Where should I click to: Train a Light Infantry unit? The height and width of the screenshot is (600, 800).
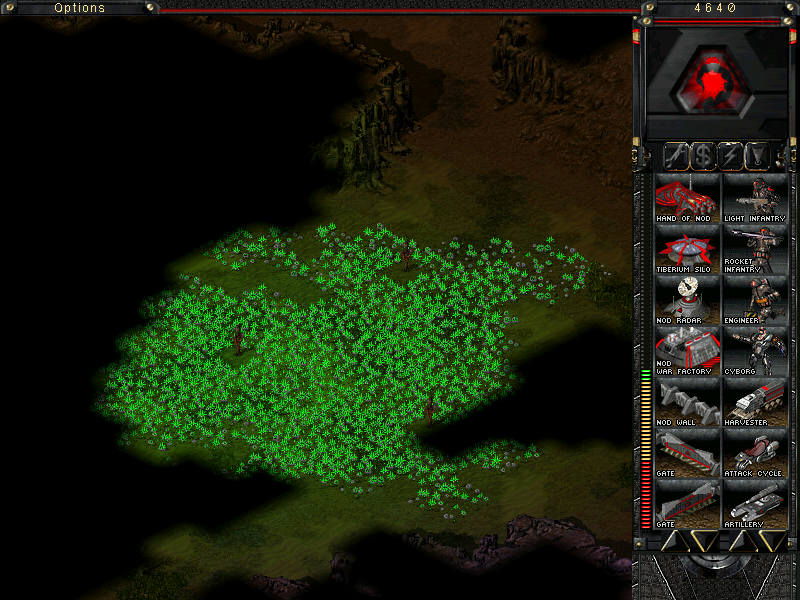coord(755,197)
